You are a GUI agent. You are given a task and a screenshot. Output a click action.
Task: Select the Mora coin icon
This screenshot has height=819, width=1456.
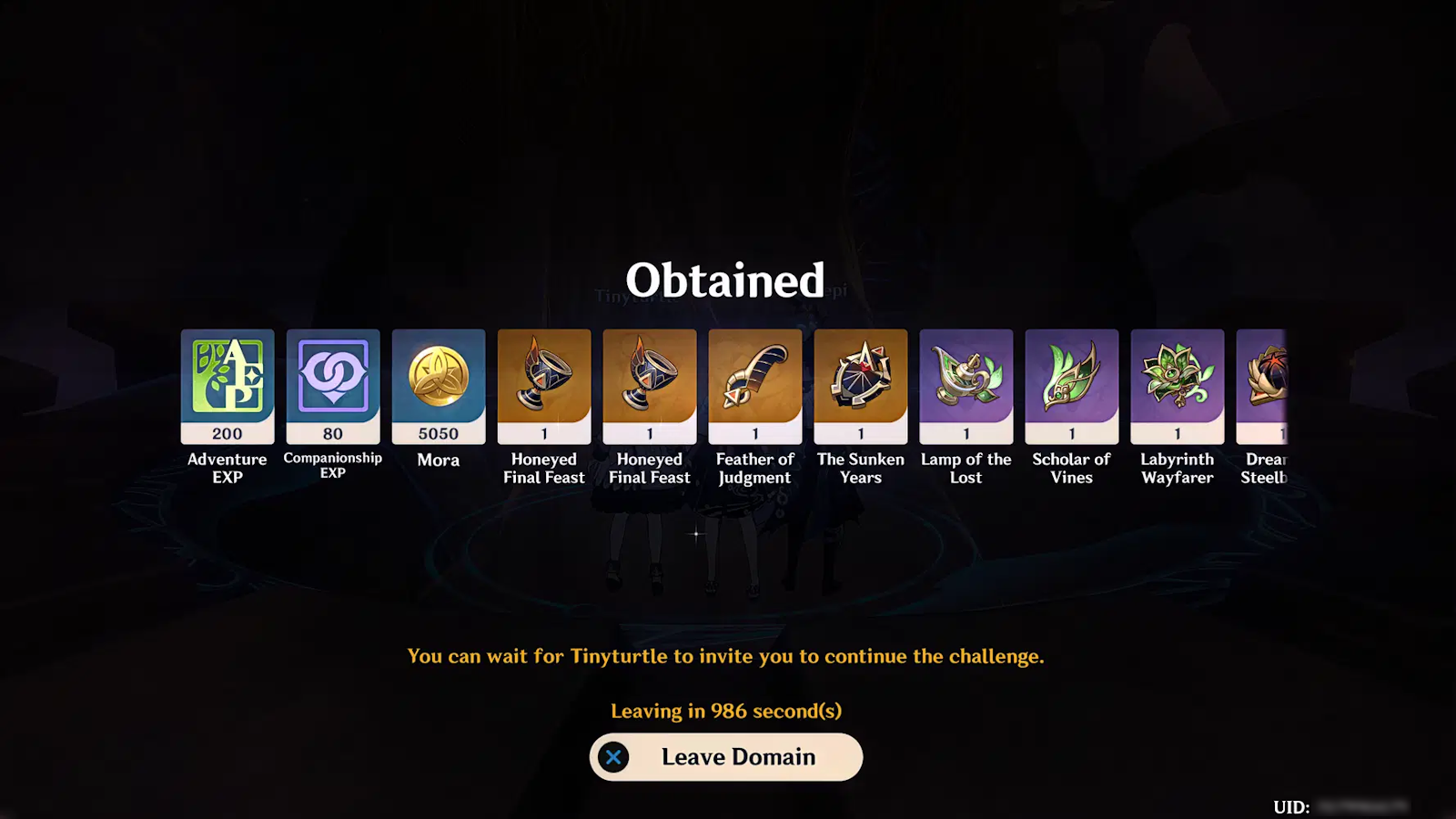click(x=438, y=382)
